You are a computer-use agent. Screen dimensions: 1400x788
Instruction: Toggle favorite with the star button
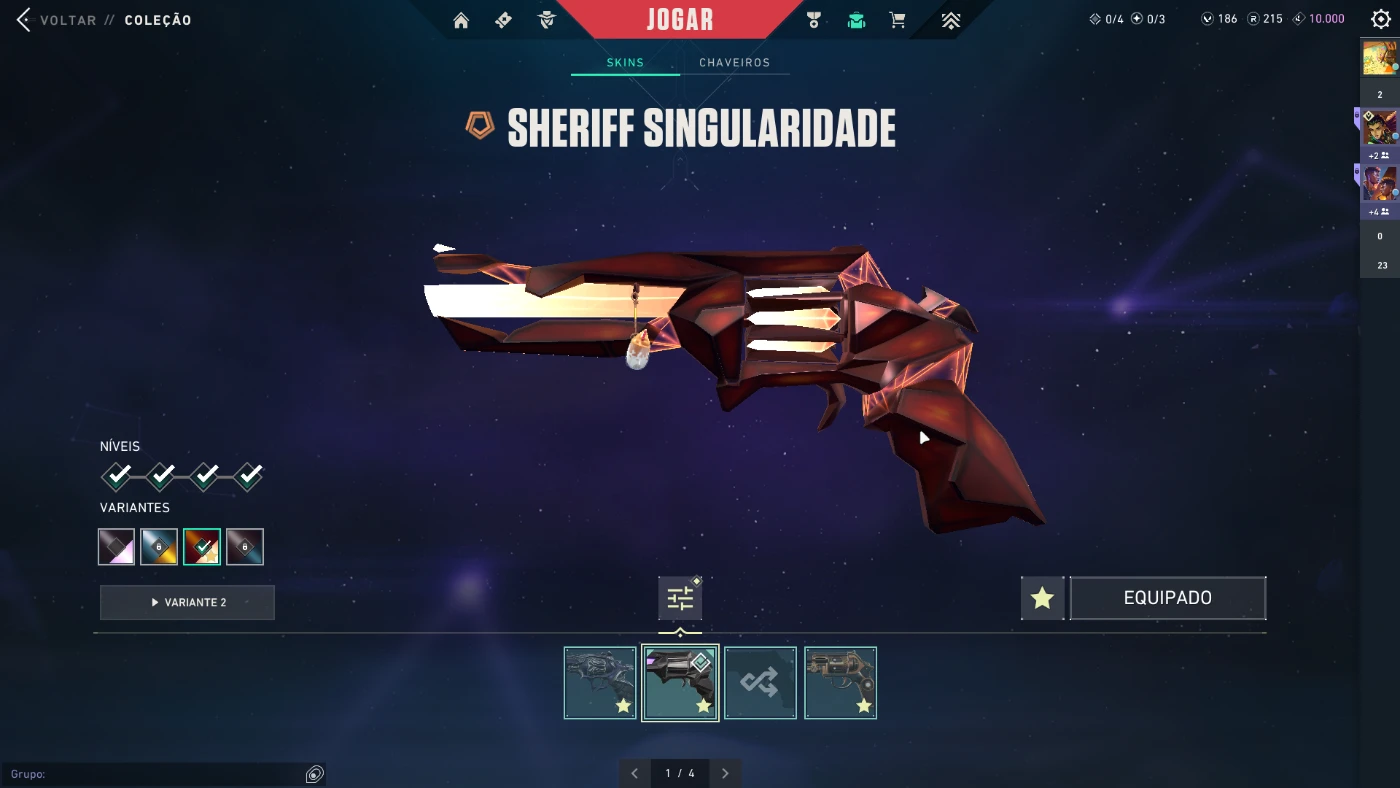point(1042,598)
